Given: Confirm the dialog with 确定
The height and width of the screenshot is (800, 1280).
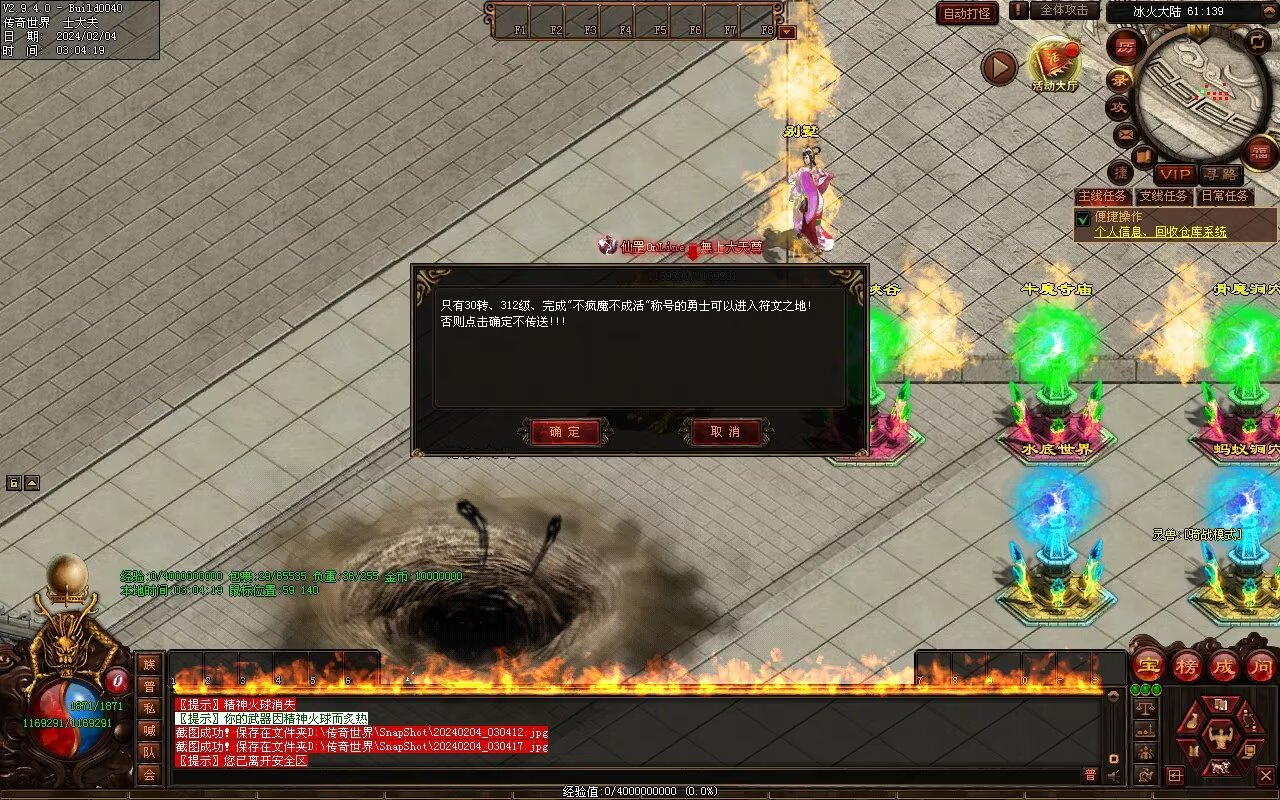Looking at the screenshot, I should tap(565, 432).
